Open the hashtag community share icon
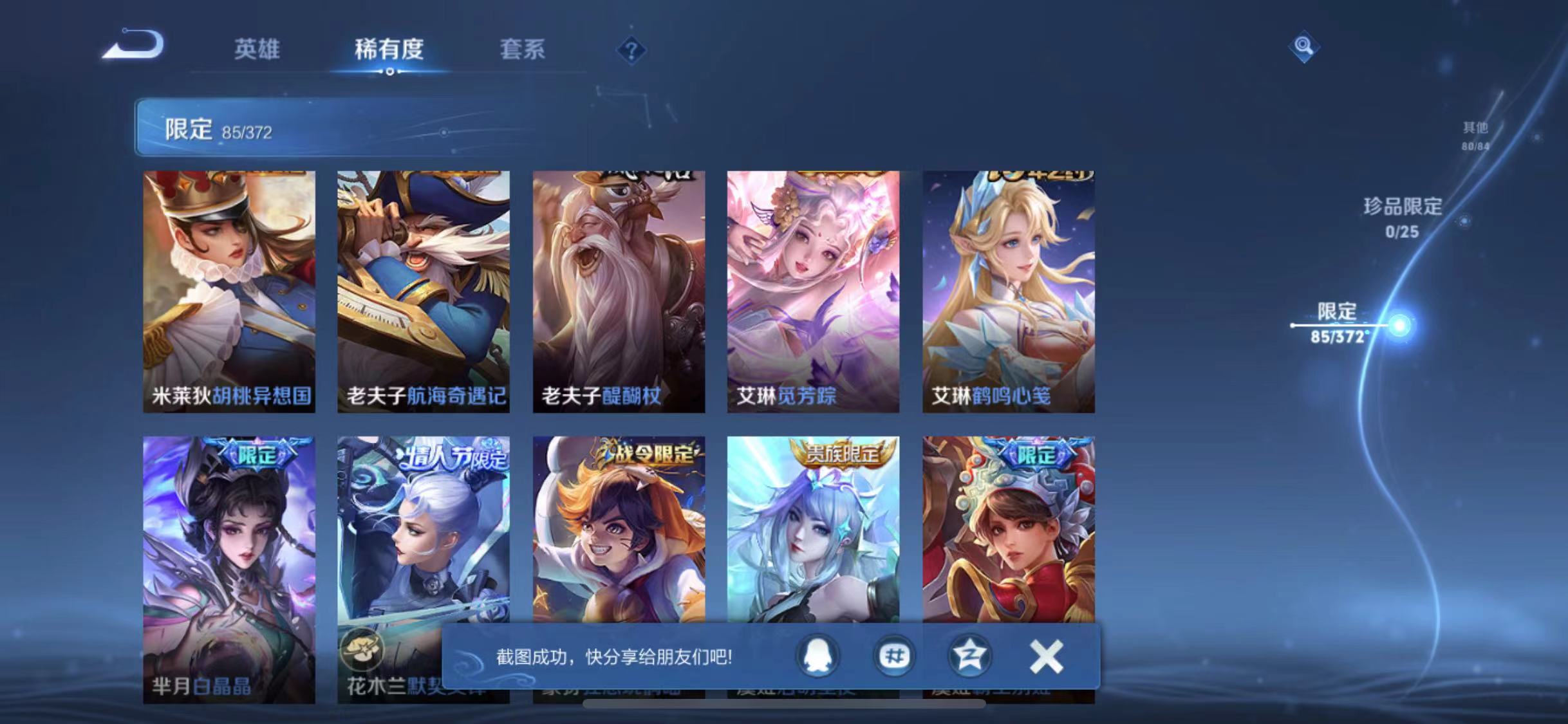This screenshot has height=724, width=1568. click(x=893, y=657)
